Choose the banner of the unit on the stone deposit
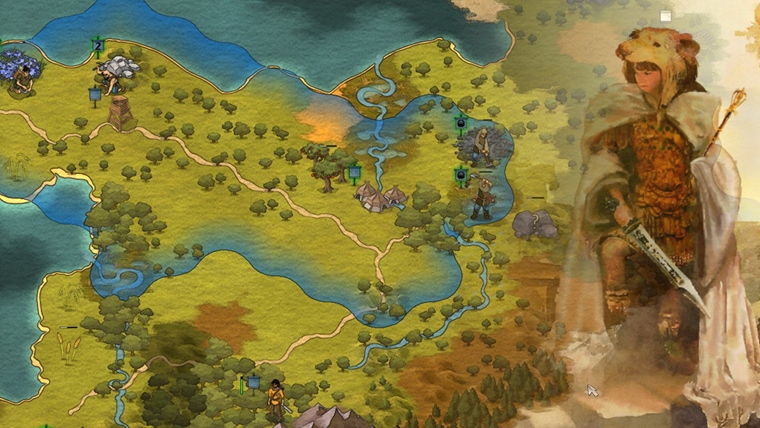The image size is (760, 428). 460,125
